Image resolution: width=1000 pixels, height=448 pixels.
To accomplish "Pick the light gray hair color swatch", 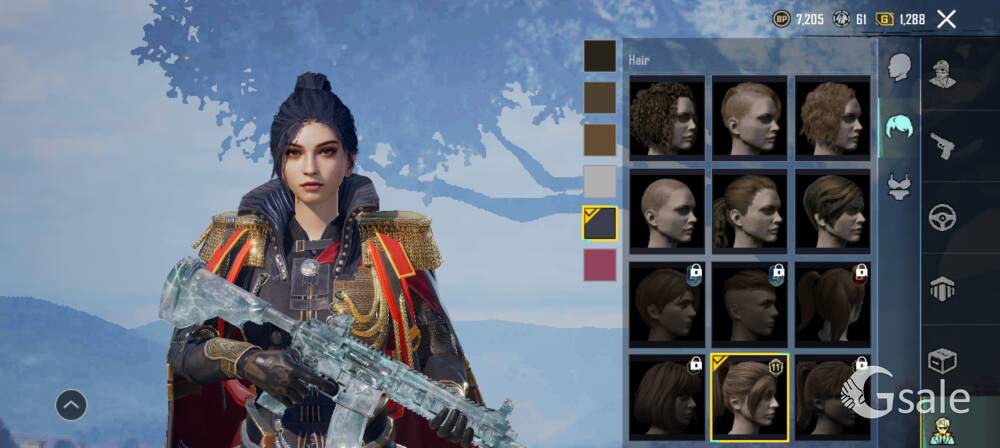I will (x=600, y=181).
